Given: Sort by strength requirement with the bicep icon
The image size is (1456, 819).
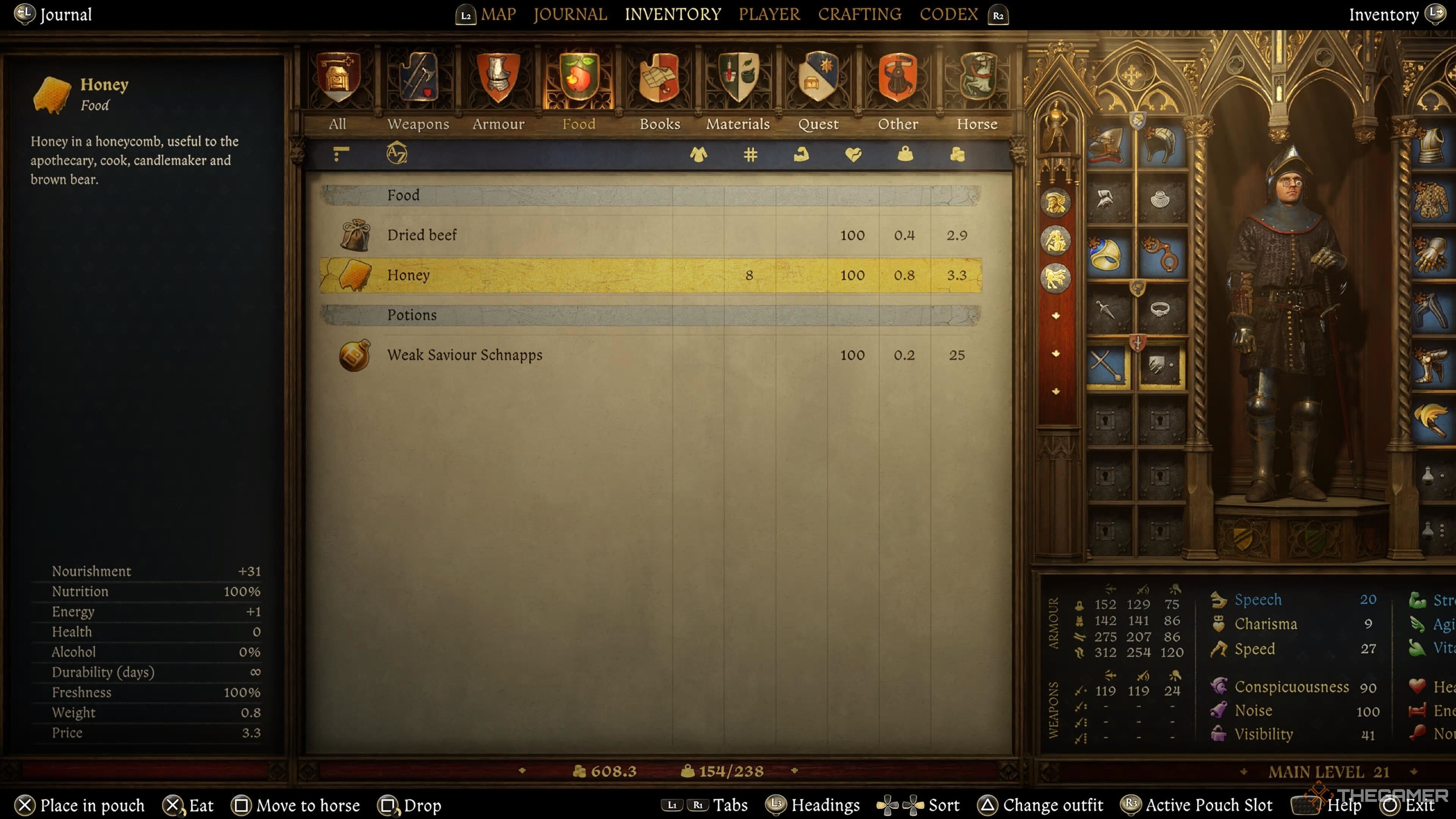Looking at the screenshot, I should (802, 155).
